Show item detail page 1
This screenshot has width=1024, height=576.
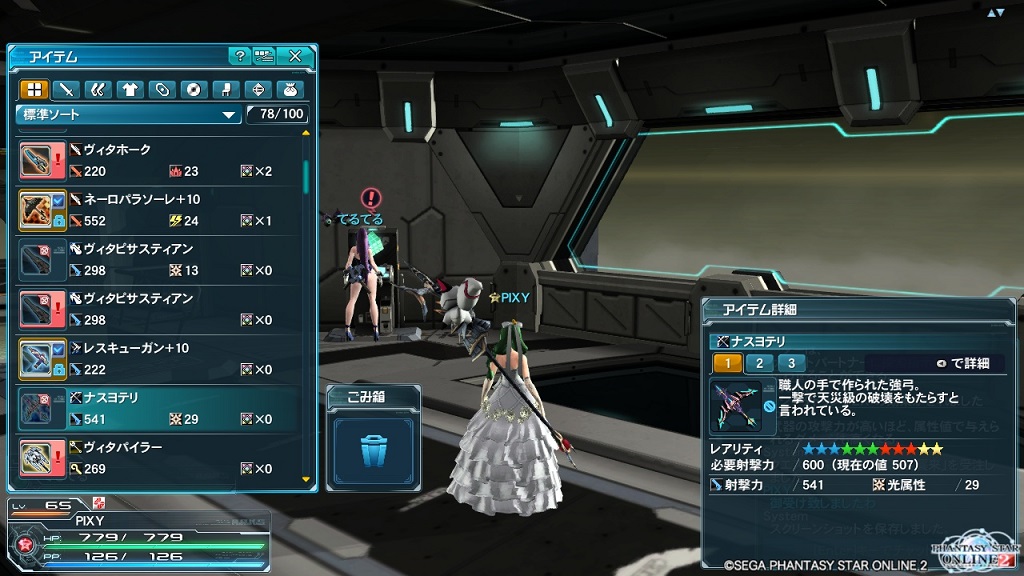click(727, 363)
